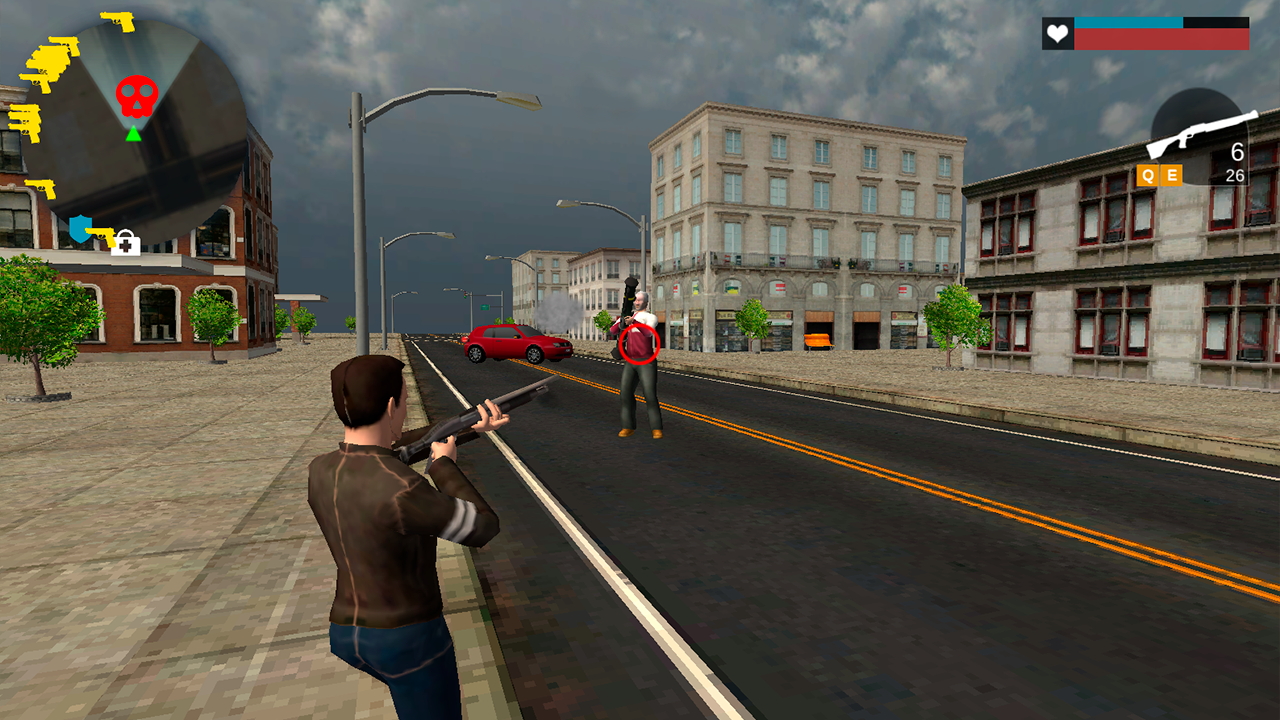Click the red health bar
This screenshot has height=720, width=1280.
point(1160,40)
